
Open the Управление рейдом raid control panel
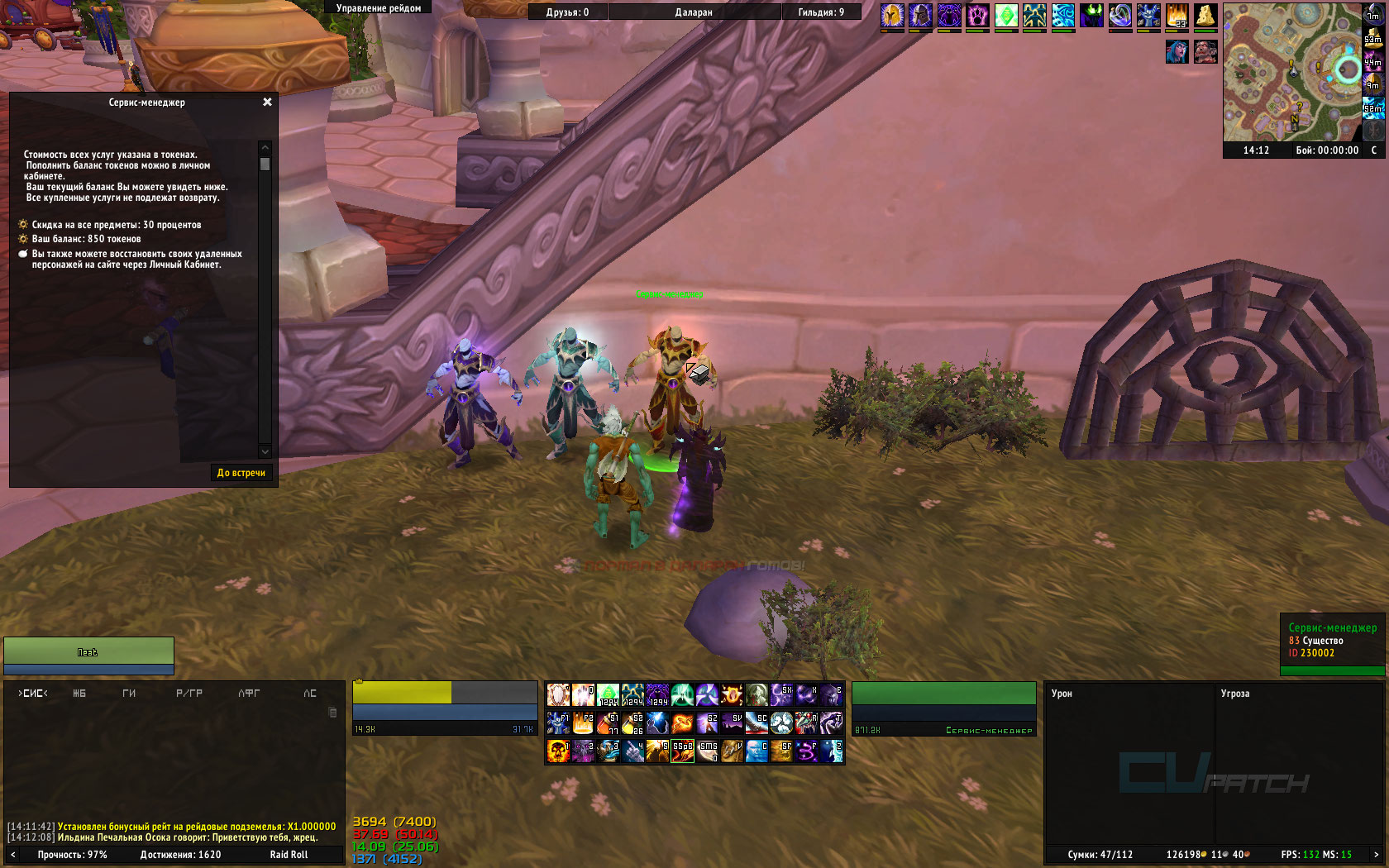pyautogui.click(x=379, y=8)
